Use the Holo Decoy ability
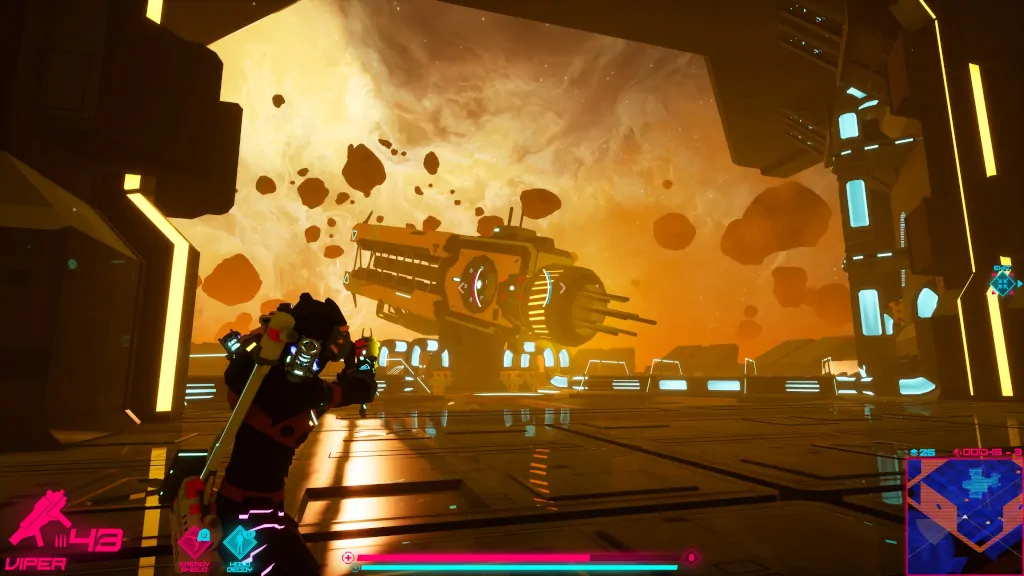 239,543
